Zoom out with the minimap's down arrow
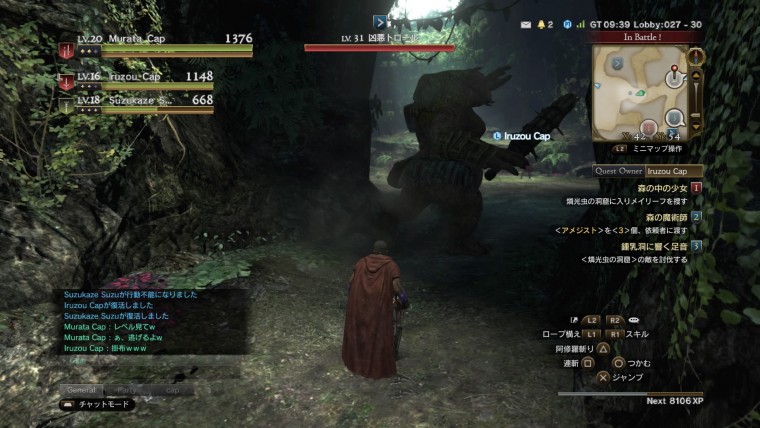The width and height of the screenshot is (760, 428). [x=696, y=126]
